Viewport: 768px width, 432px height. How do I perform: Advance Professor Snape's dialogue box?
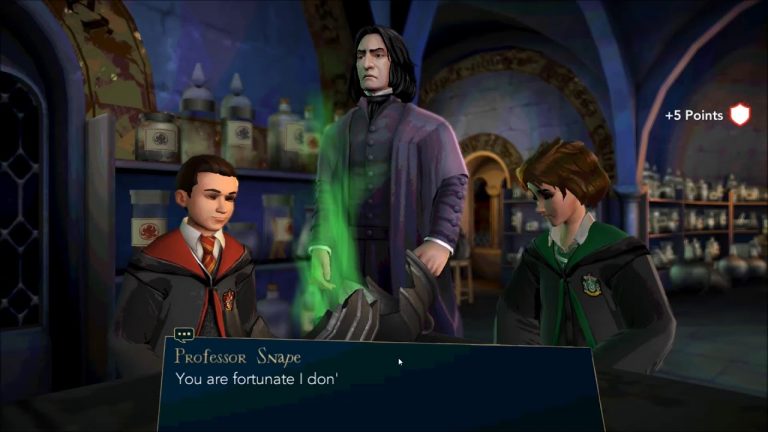click(380, 384)
